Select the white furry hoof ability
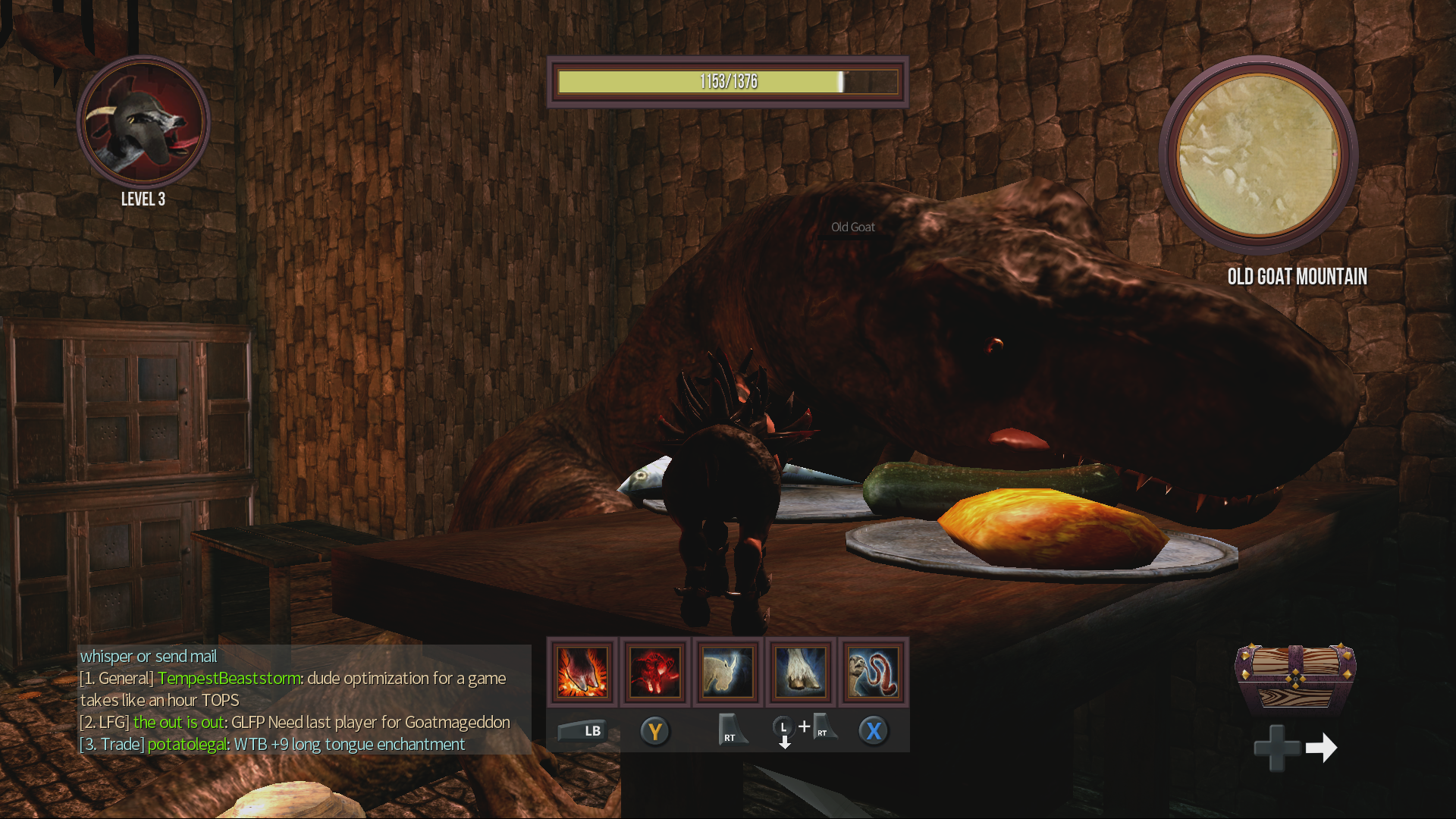This screenshot has width=1456, height=819. (x=800, y=672)
